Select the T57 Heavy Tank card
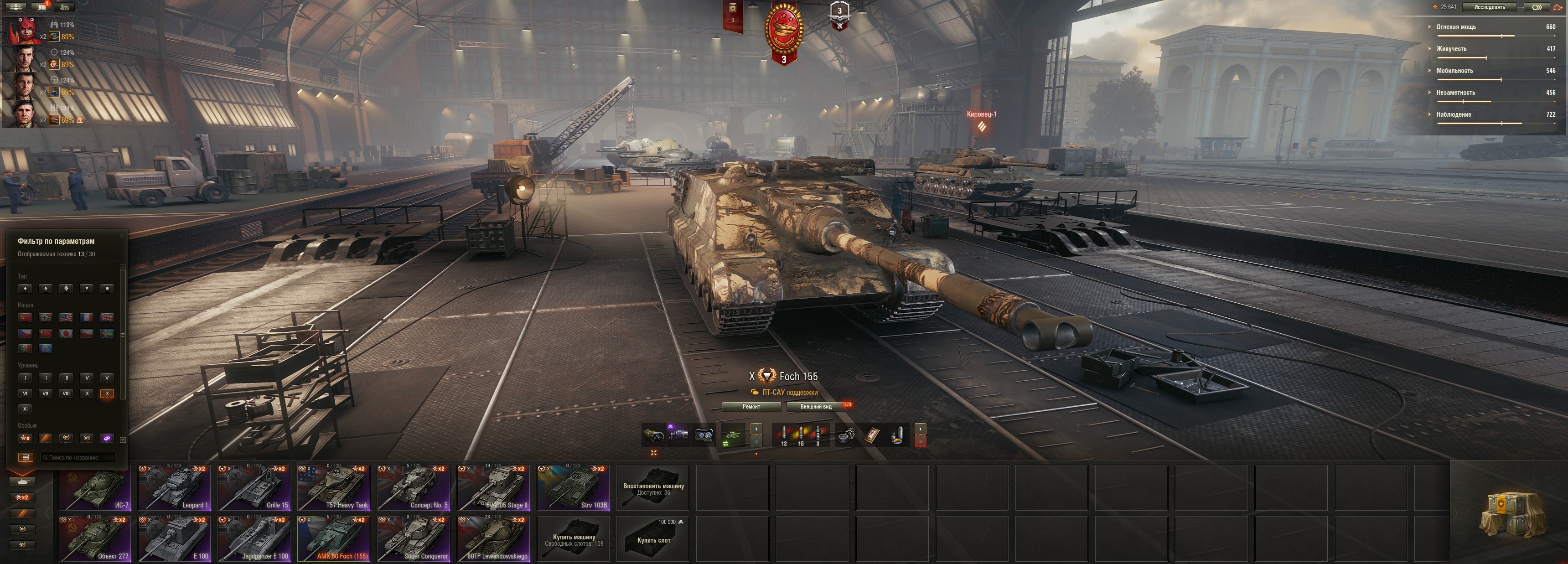1568x564 pixels. 334,488
